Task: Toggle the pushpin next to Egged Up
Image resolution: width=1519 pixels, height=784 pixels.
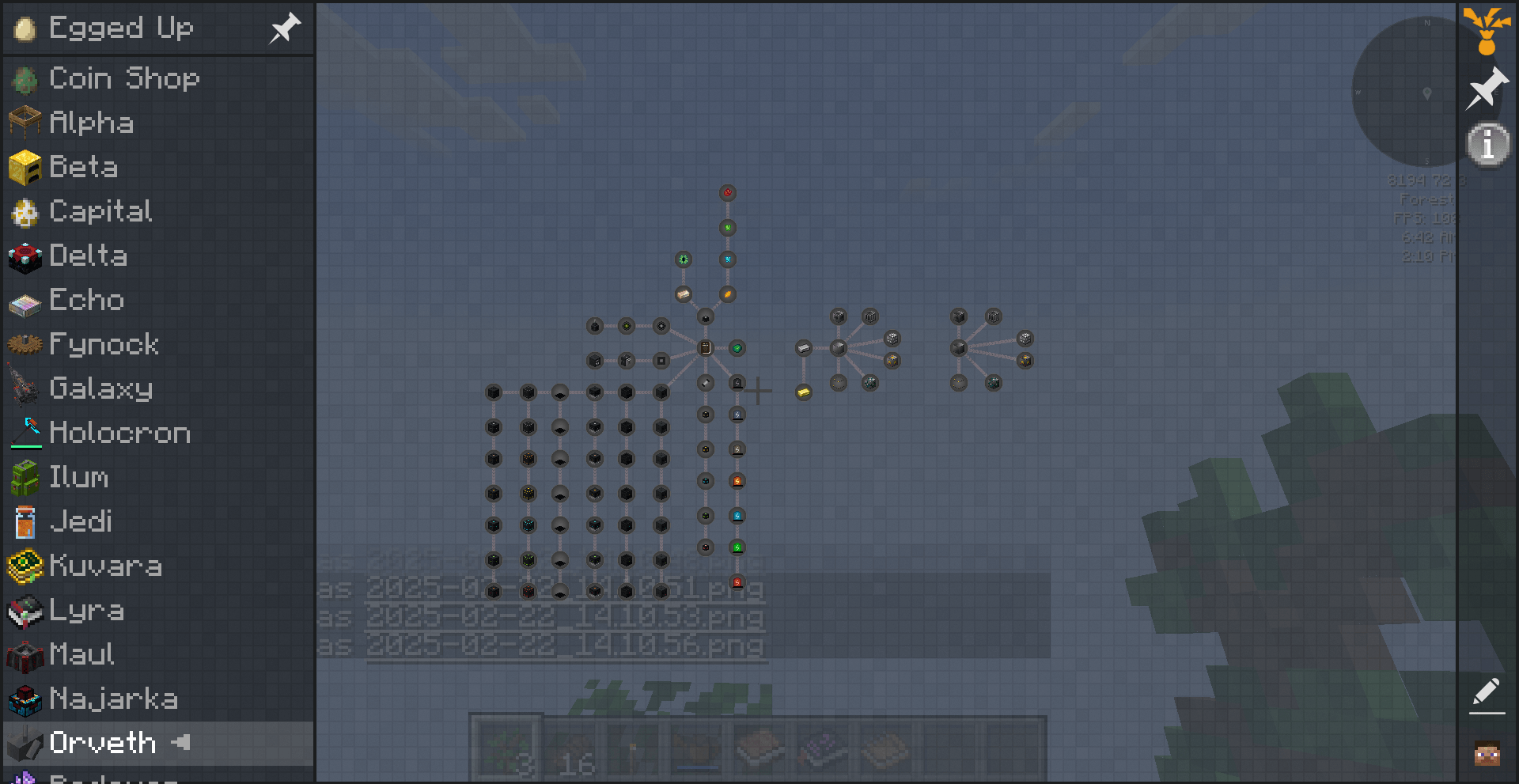Action: coord(284,28)
